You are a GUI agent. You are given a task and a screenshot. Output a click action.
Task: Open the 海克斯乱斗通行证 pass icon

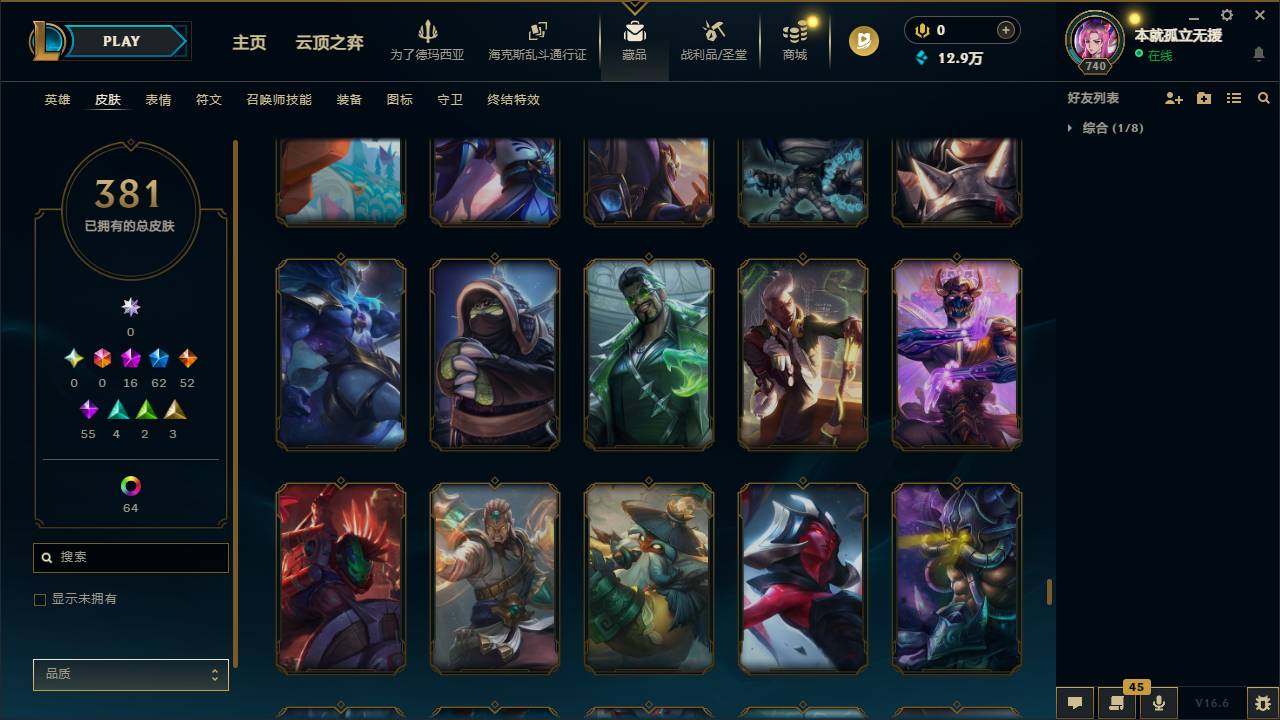point(537,33)
